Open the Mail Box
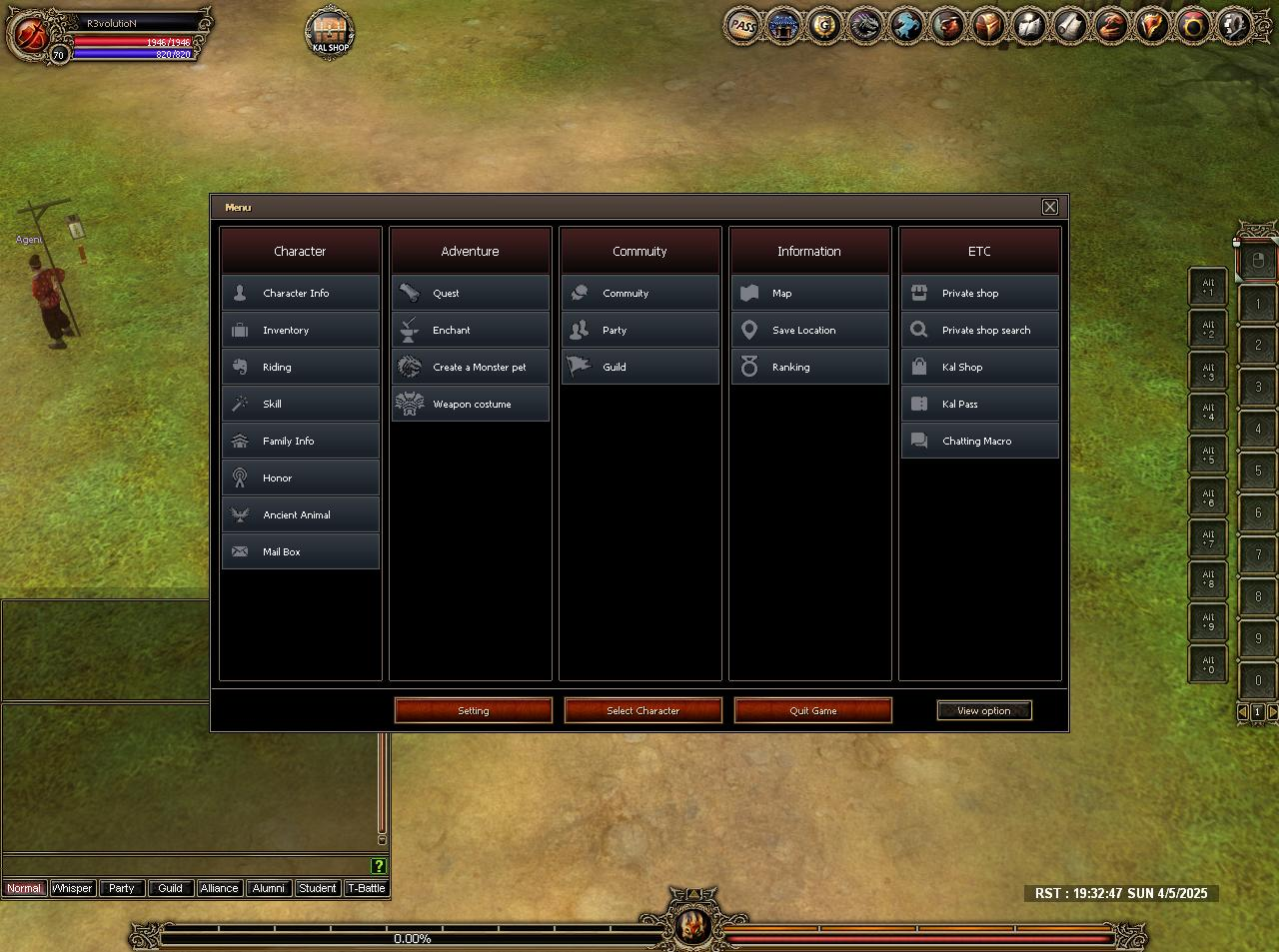This screenshot has height=952, width=1279. click(300, 551)
